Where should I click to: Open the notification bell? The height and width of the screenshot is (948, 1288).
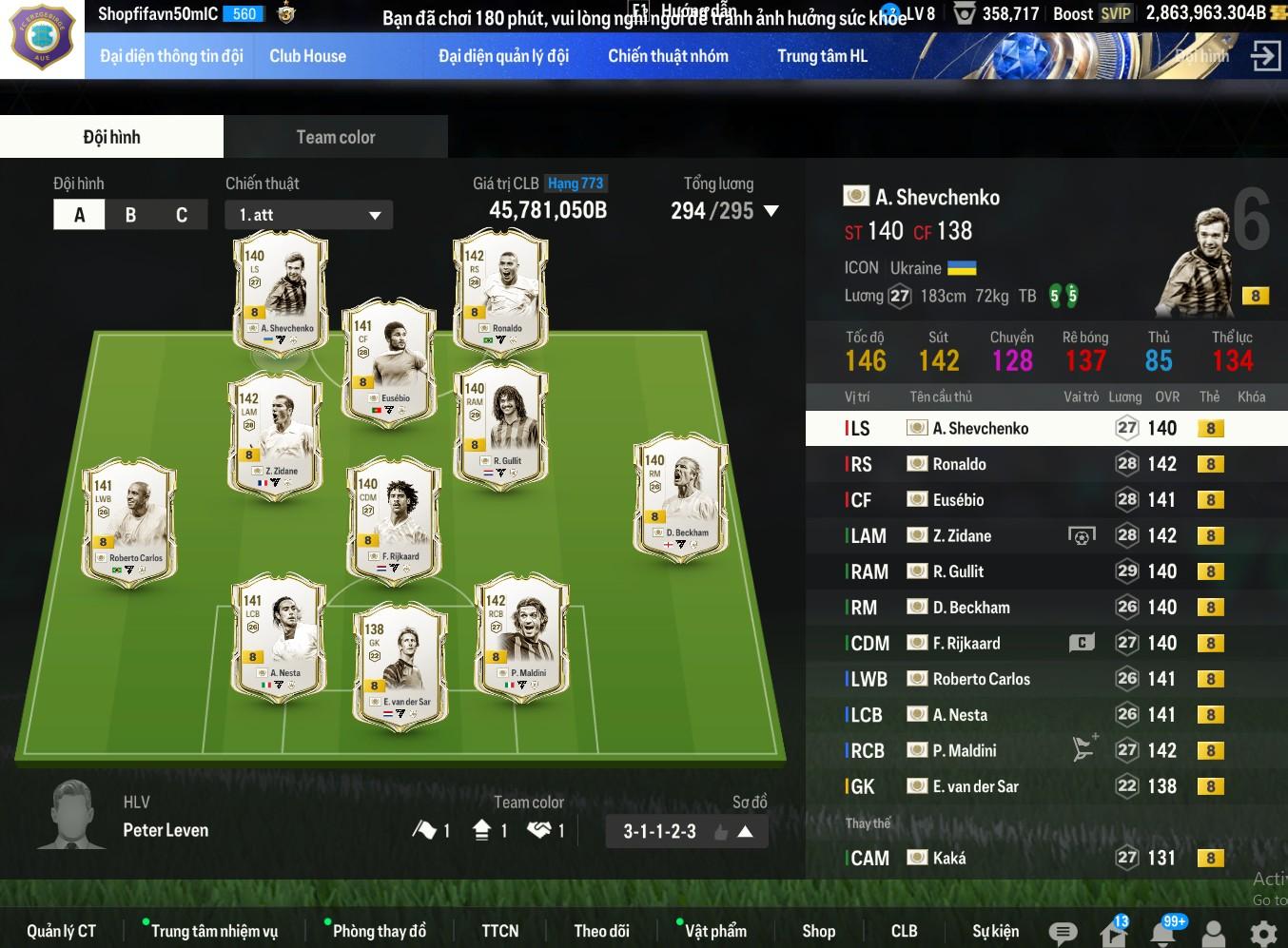[1162, 933]
